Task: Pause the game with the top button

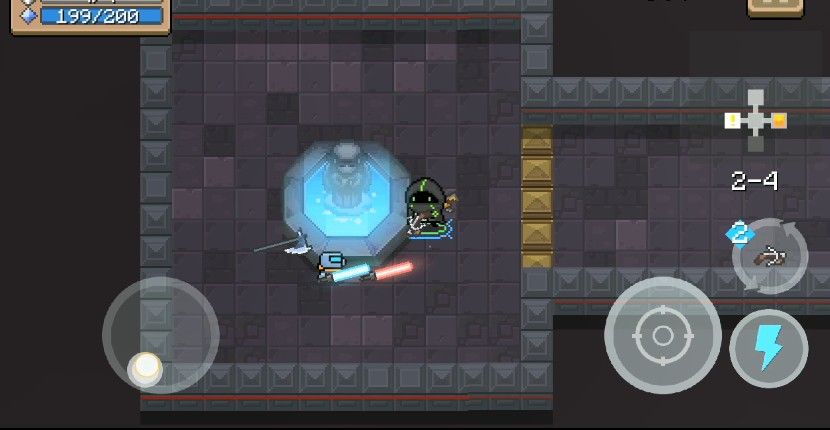Action: (x=775, y=6)
